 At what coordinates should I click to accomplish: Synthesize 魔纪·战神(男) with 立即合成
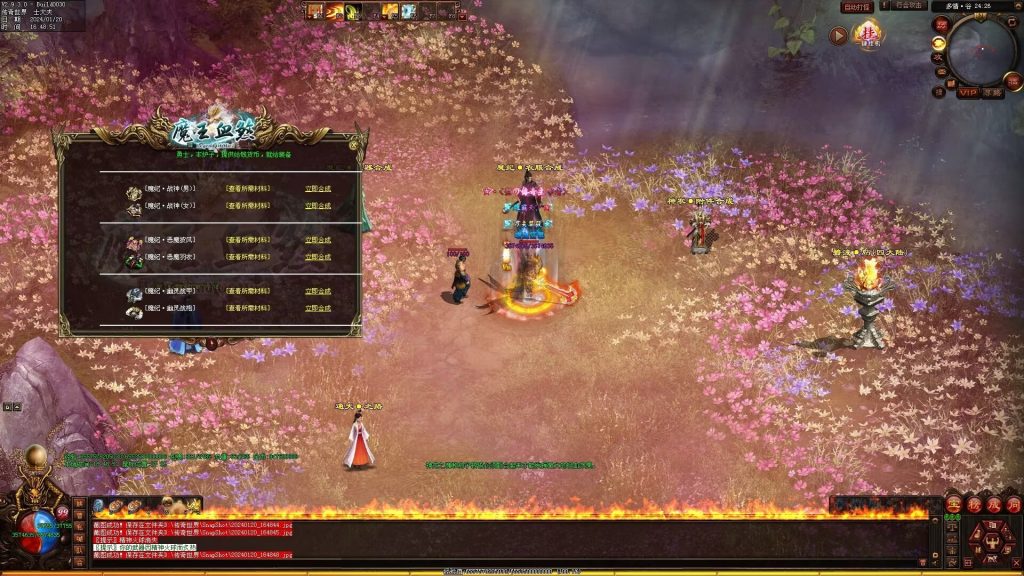(x=318, y=189)
